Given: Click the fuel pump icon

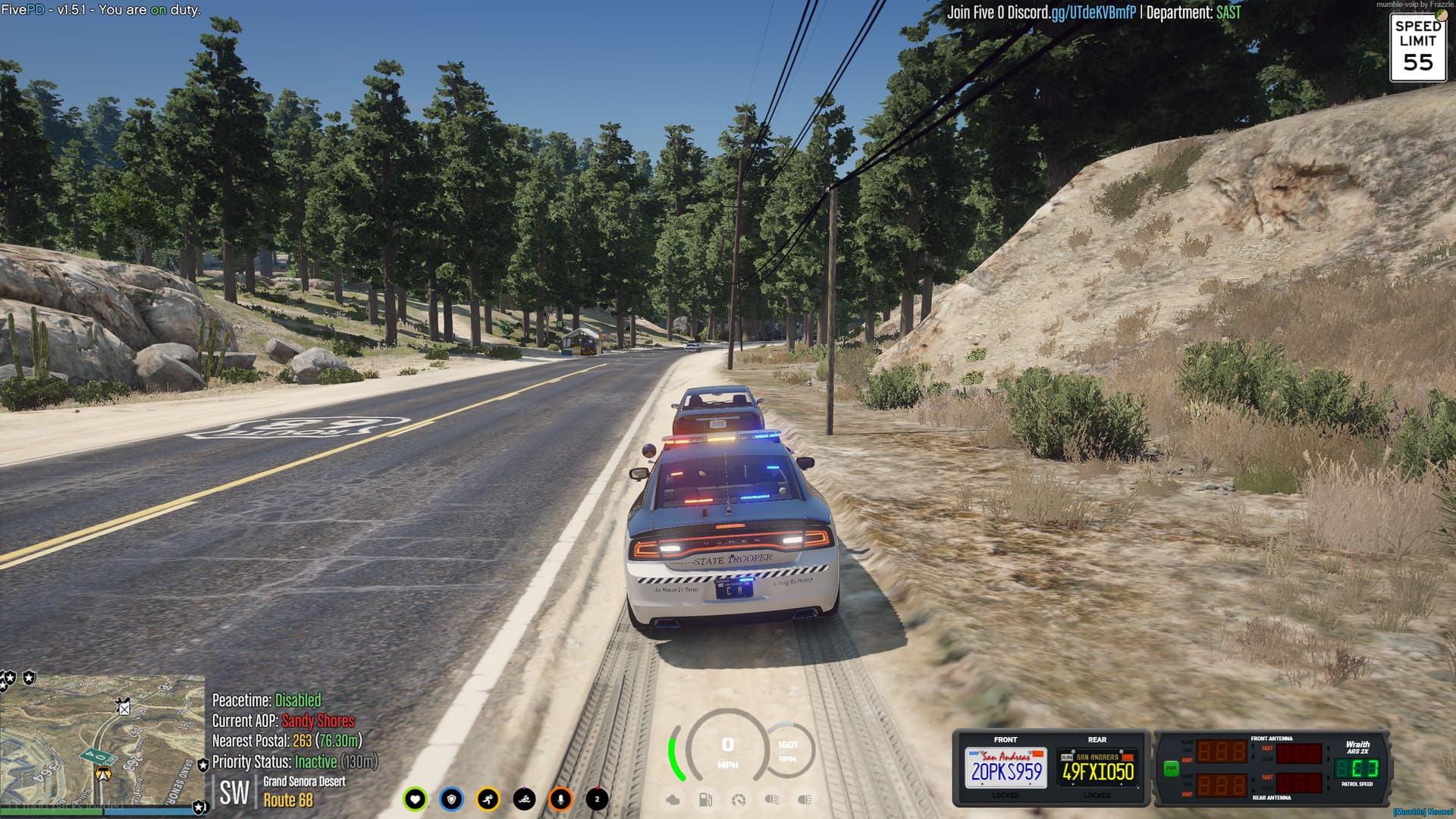Looking at the screenshot, I should pos(706,799).
